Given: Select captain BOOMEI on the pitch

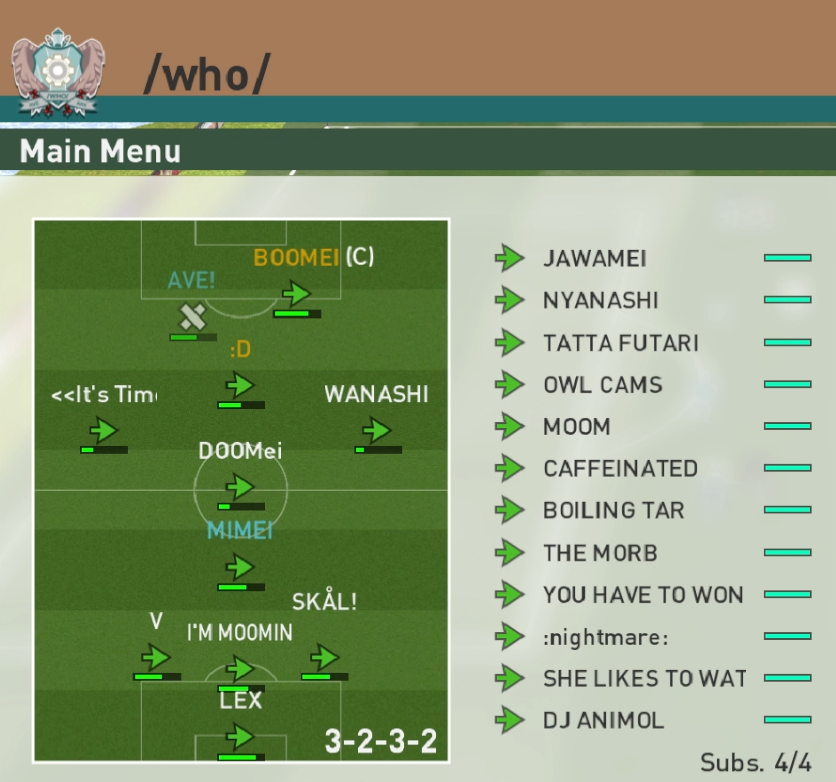Looking at the screenshot, I should point(296,294).
